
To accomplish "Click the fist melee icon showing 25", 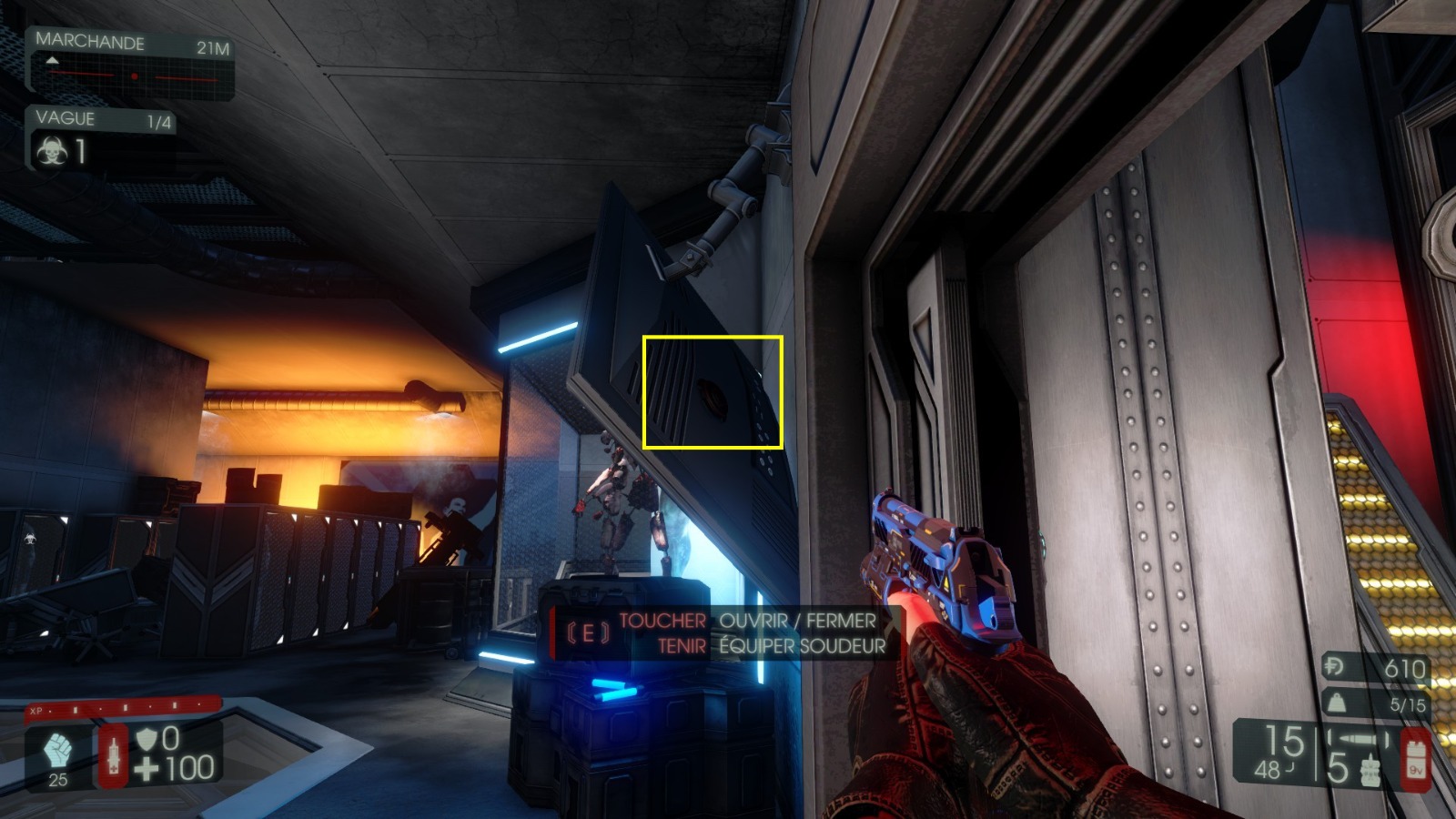I will coord(57,750).
